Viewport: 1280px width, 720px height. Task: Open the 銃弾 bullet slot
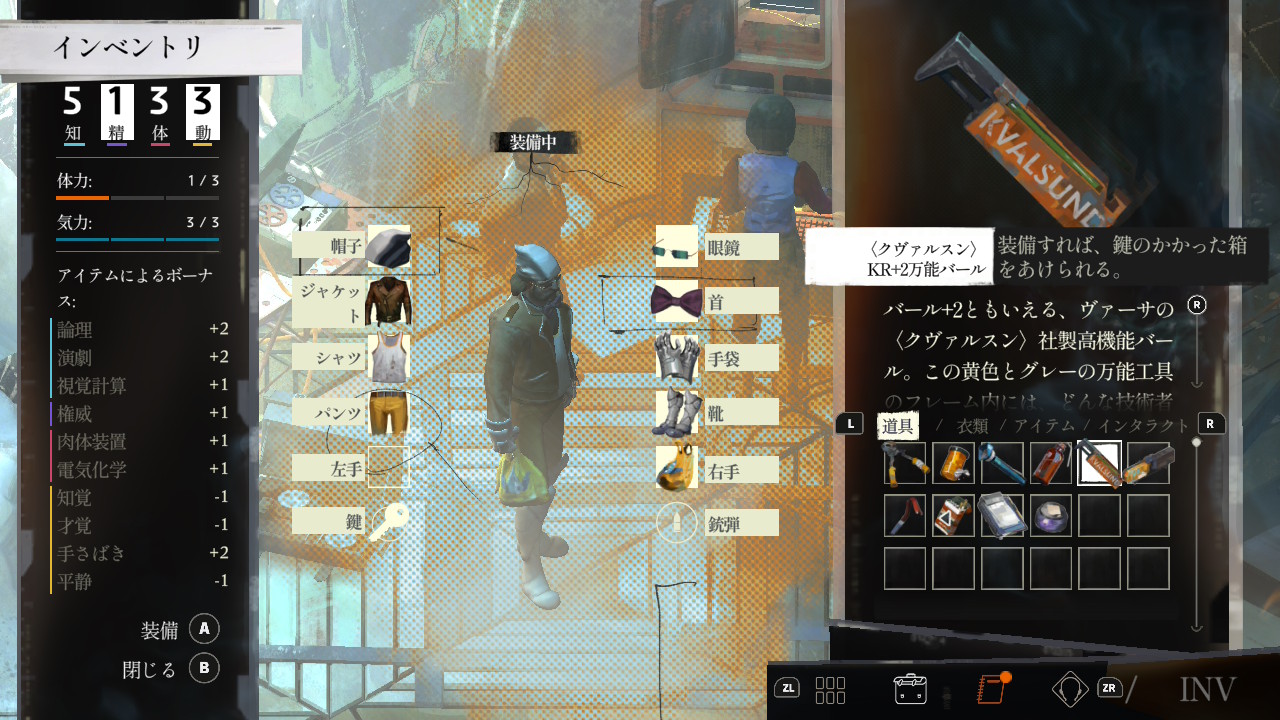[677, 522]
